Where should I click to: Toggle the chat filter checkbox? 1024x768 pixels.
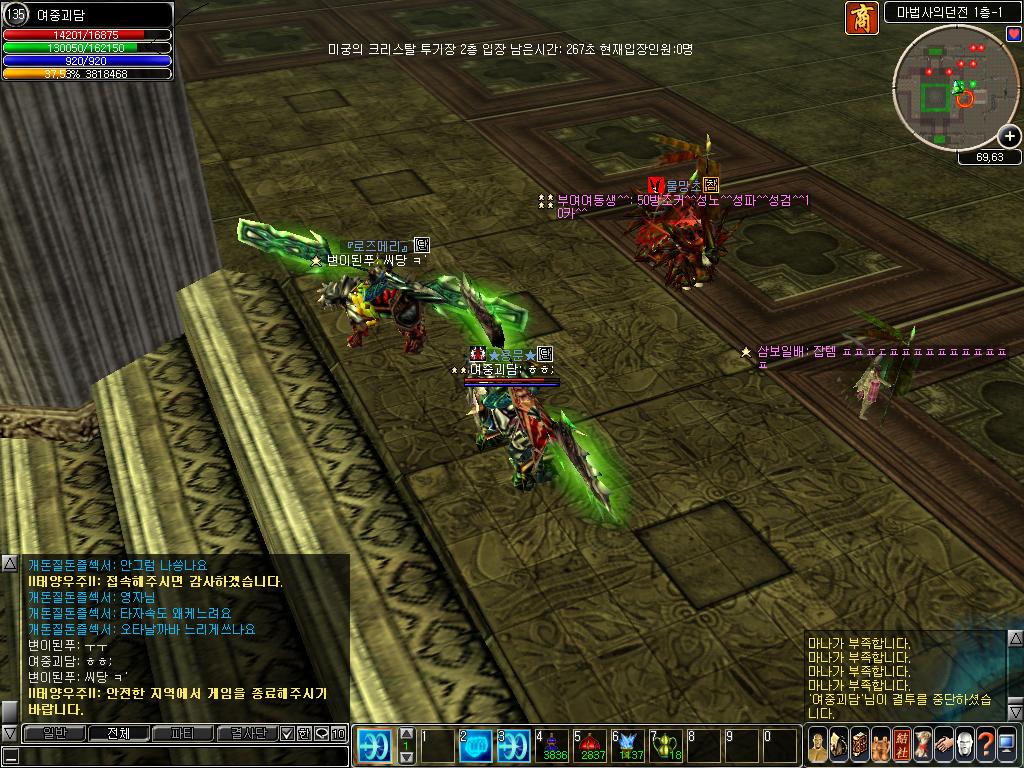pos(288,733)
